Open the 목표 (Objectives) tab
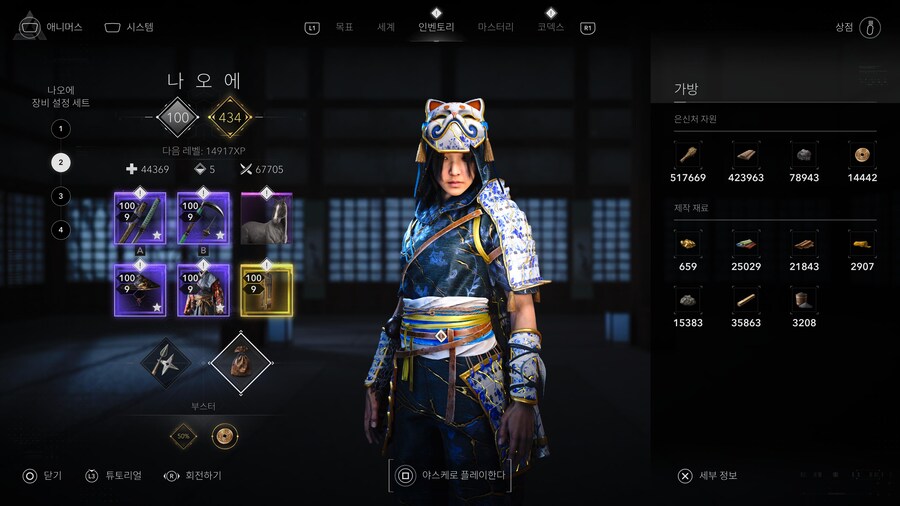Viewport: 900px width, 506px height. (344, 27)
